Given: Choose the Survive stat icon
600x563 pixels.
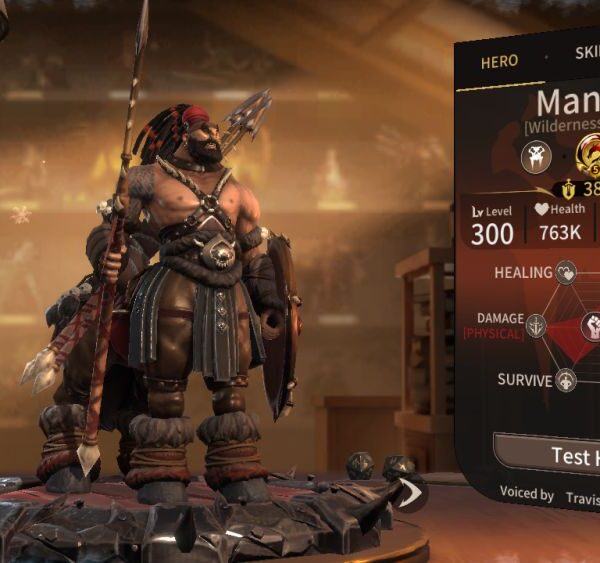Looking at the screenshot, I should click(x=567, y=380).
